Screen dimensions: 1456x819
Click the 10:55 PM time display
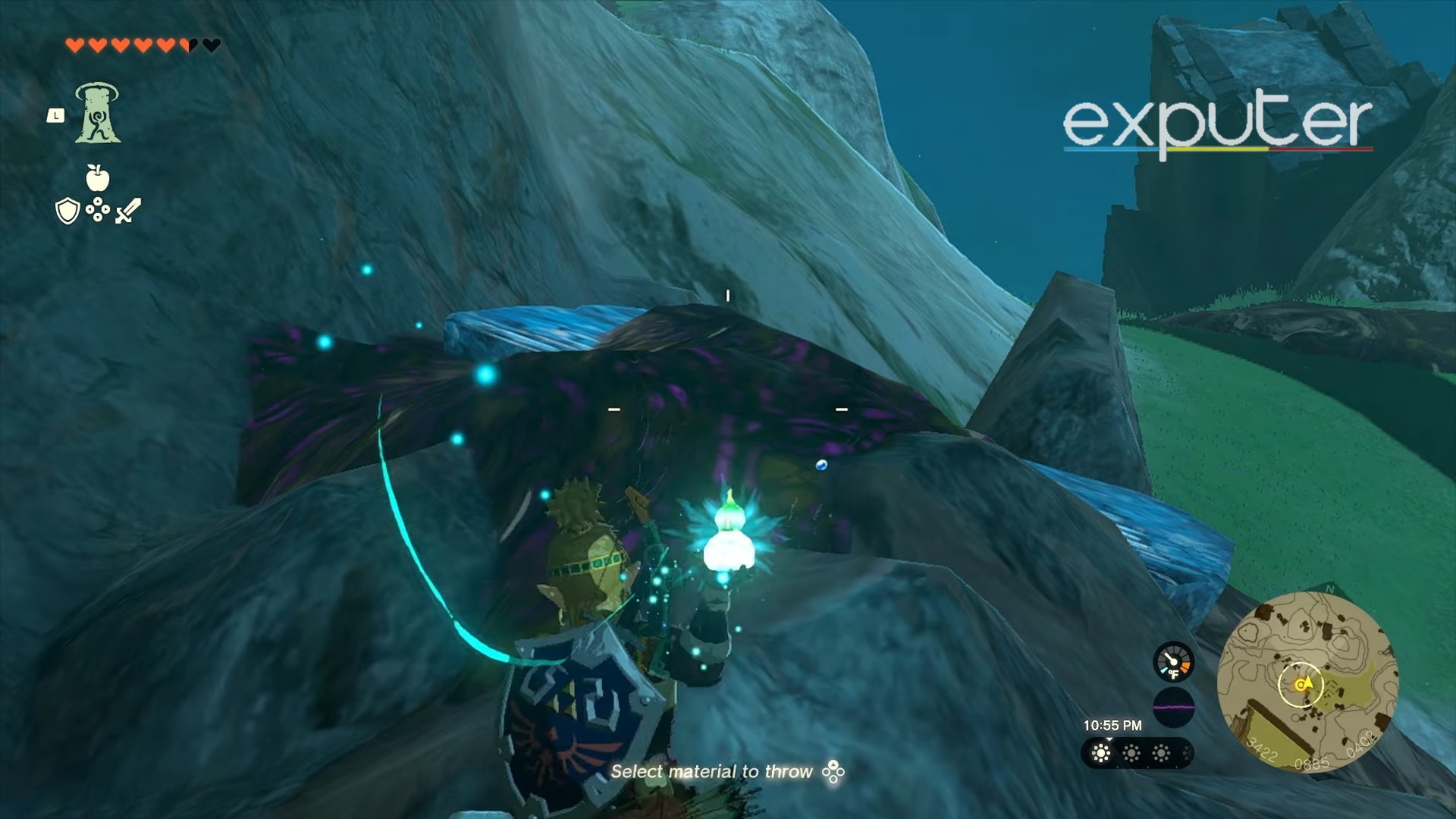click(1112, 724)
